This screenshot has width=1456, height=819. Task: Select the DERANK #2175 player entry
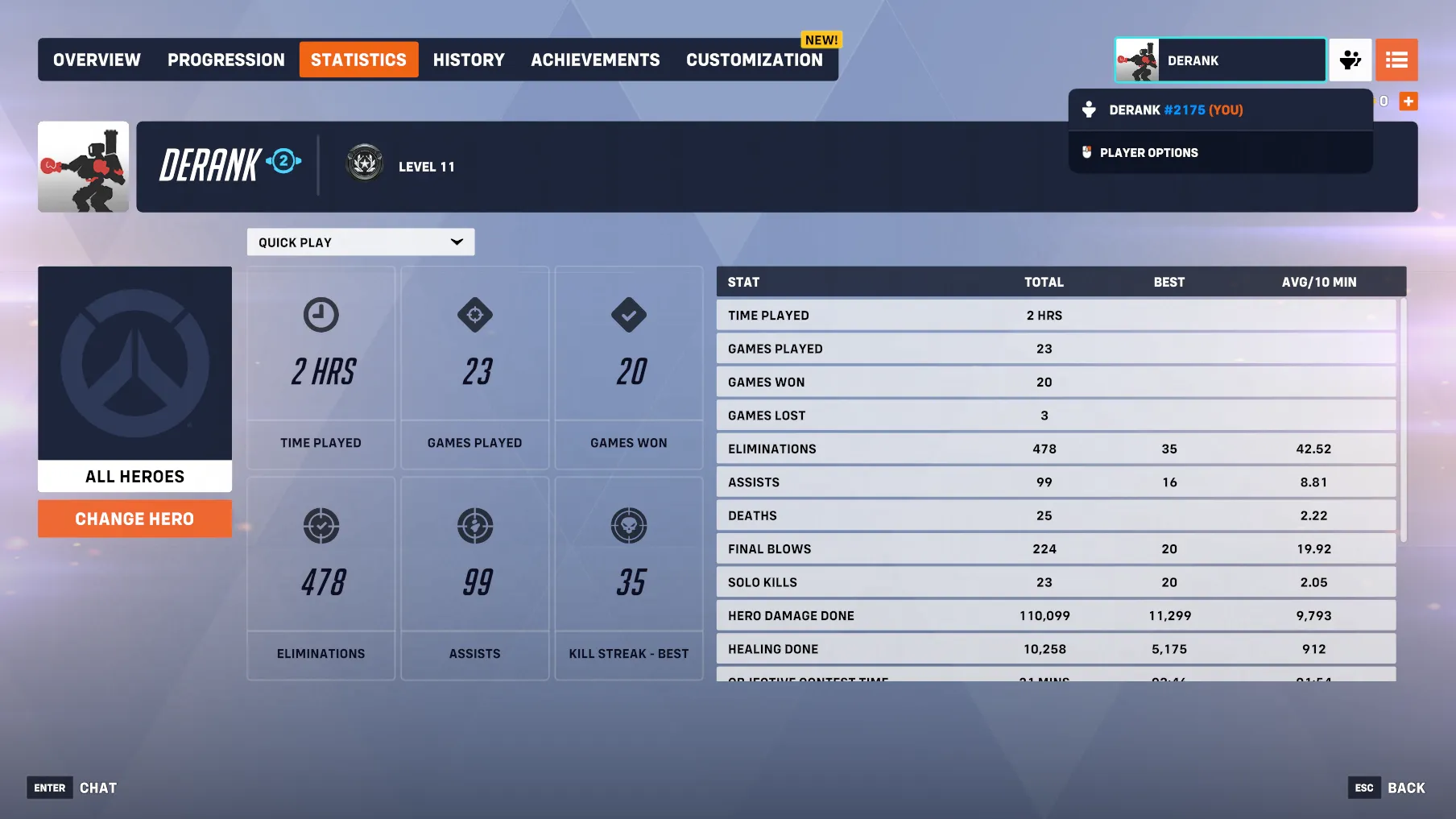click(x=1175, y=110)
